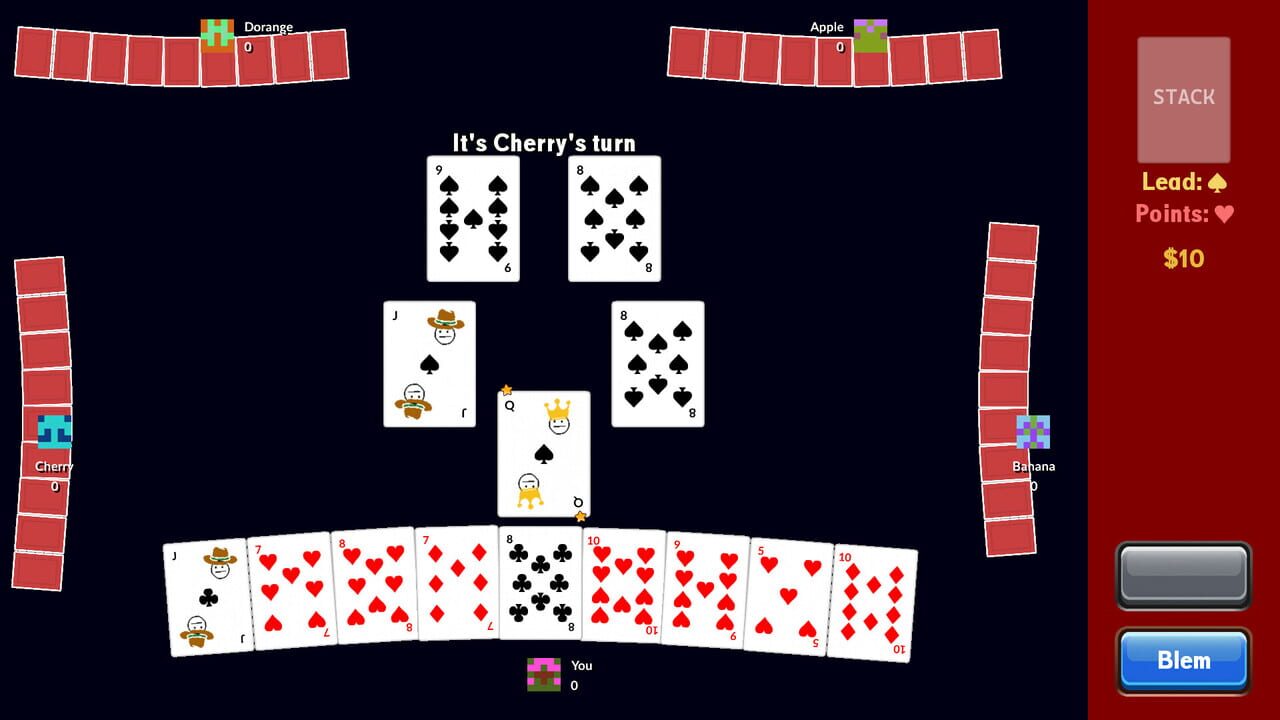The image size is (1280, 720).
Task: Click the STACK draw pile
Action: 1183,97
